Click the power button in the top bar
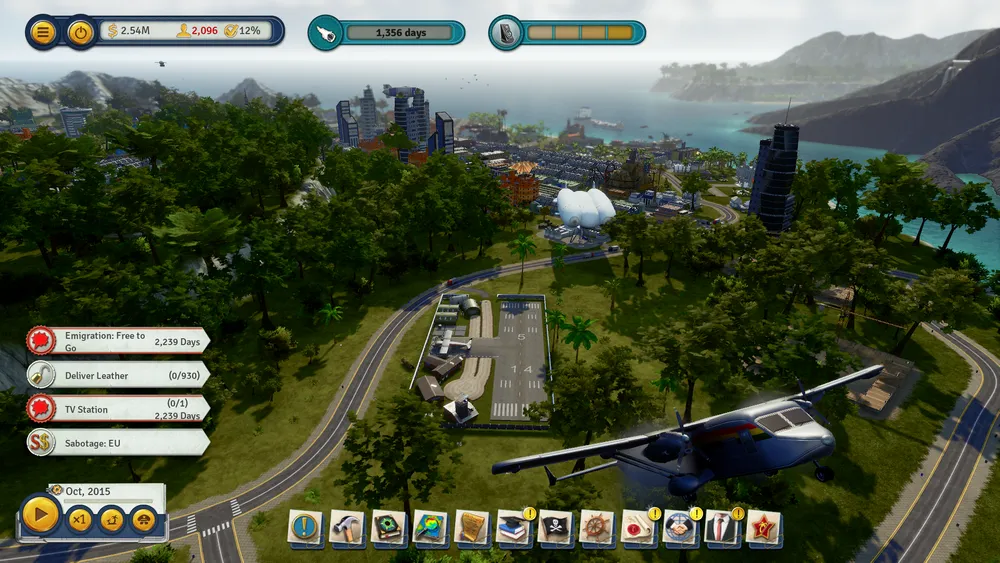Viewport: 1000px width, 563px height. [80, 32]
